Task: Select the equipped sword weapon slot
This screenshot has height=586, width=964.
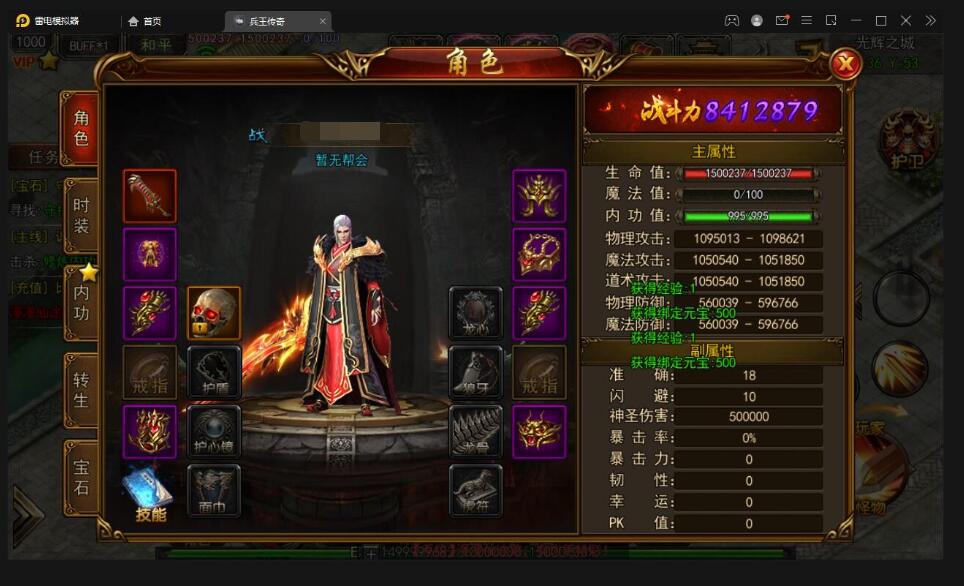Action: click(150, 196)
